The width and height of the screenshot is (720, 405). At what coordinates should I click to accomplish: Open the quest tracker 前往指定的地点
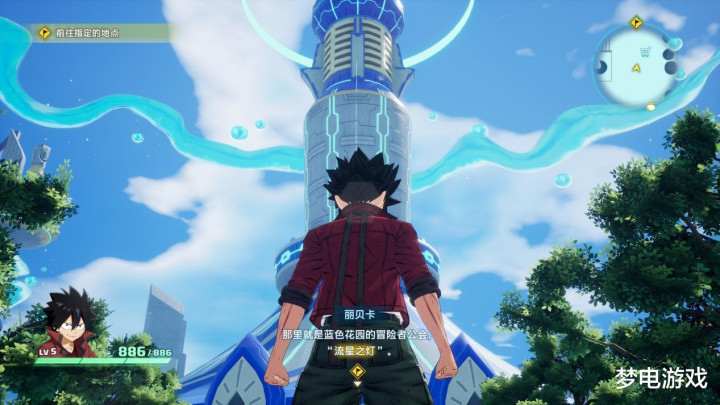(95, 33)
